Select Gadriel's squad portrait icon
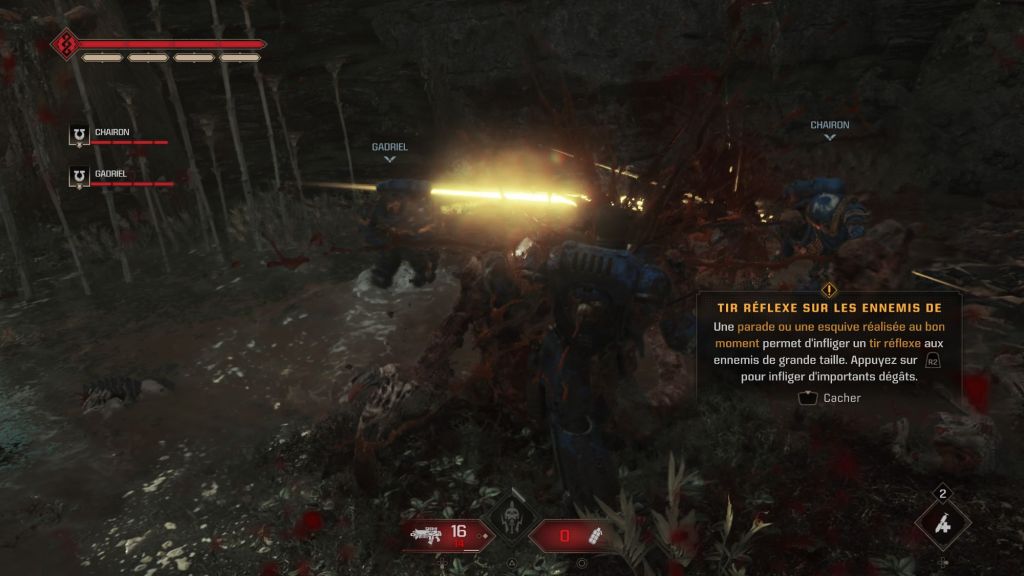The width and height of the screenshot is (1024, 576). click(80, 177)
